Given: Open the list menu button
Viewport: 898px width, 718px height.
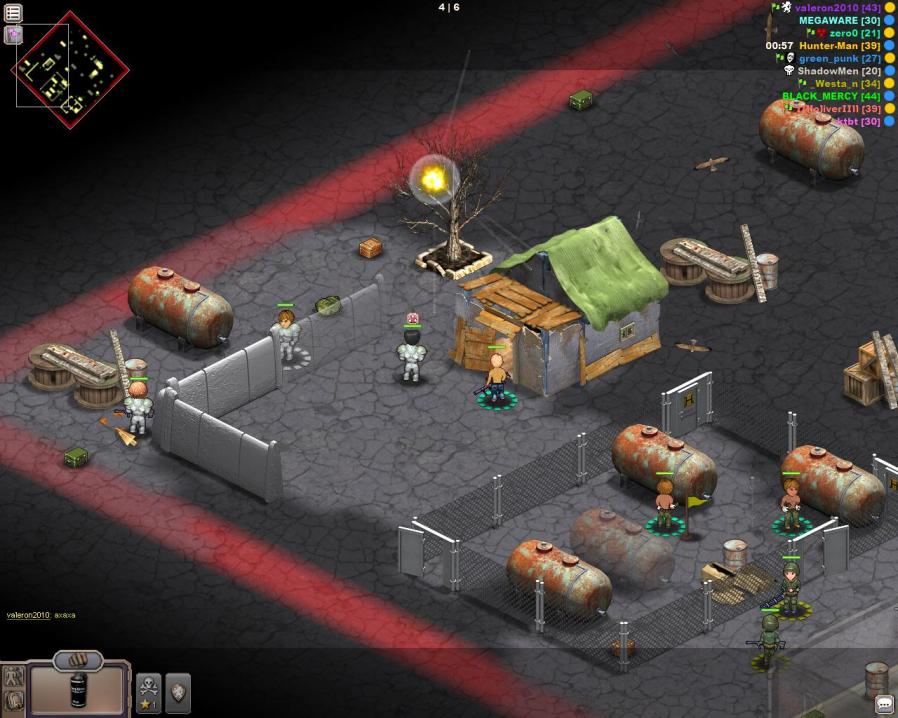Looking at the screenshot, I should pos(13,13).
